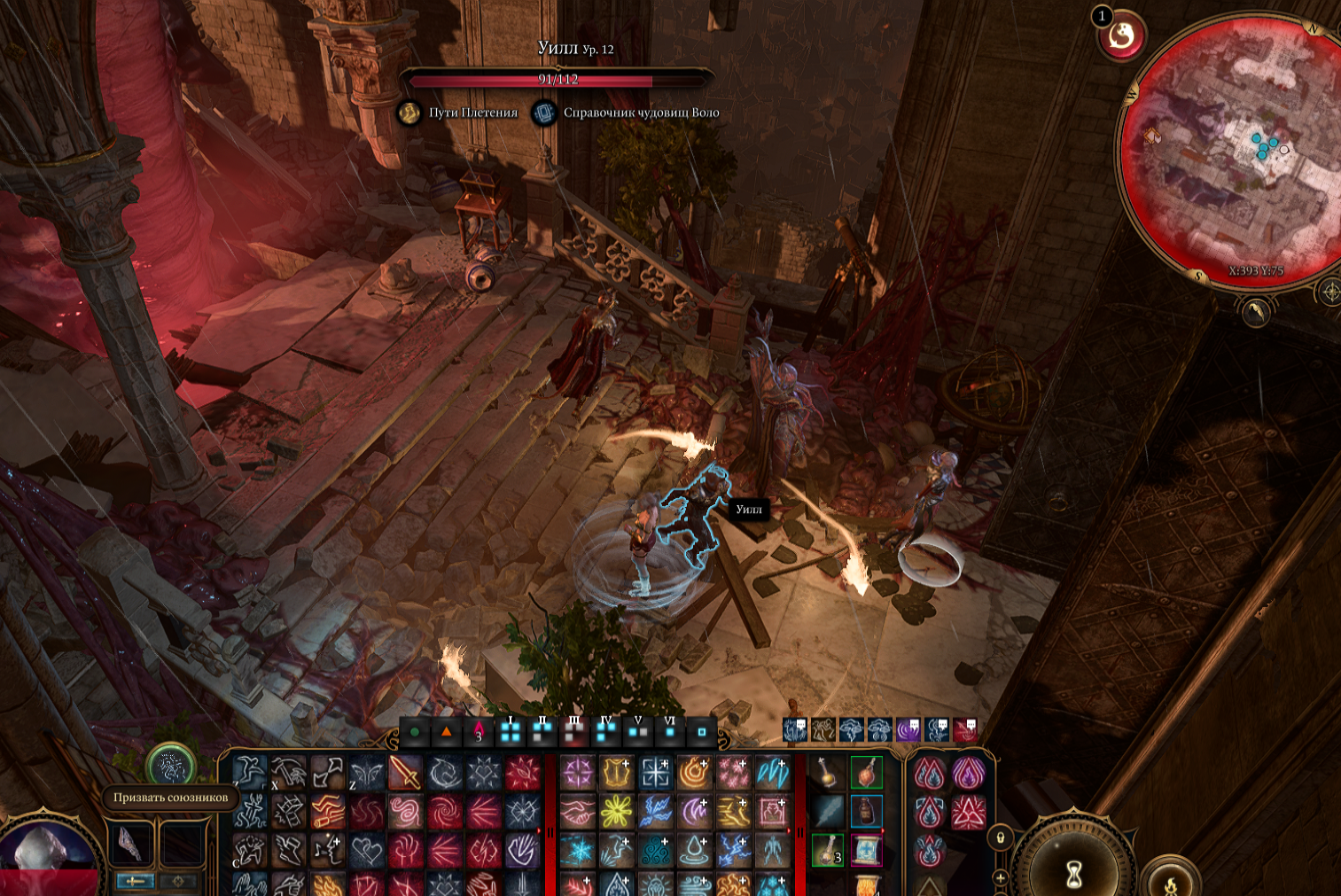Click the healing potion in the item slot
1341x896 pixels.
867,772
